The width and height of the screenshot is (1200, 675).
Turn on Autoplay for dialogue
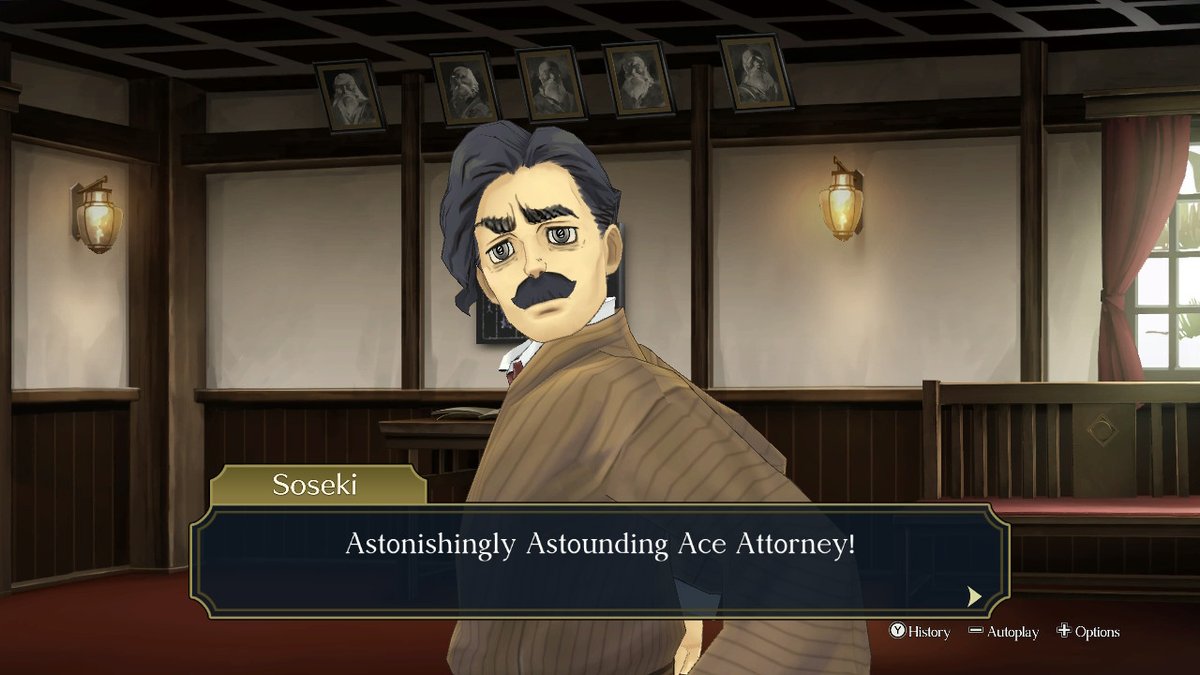(x=1003, y=632)
